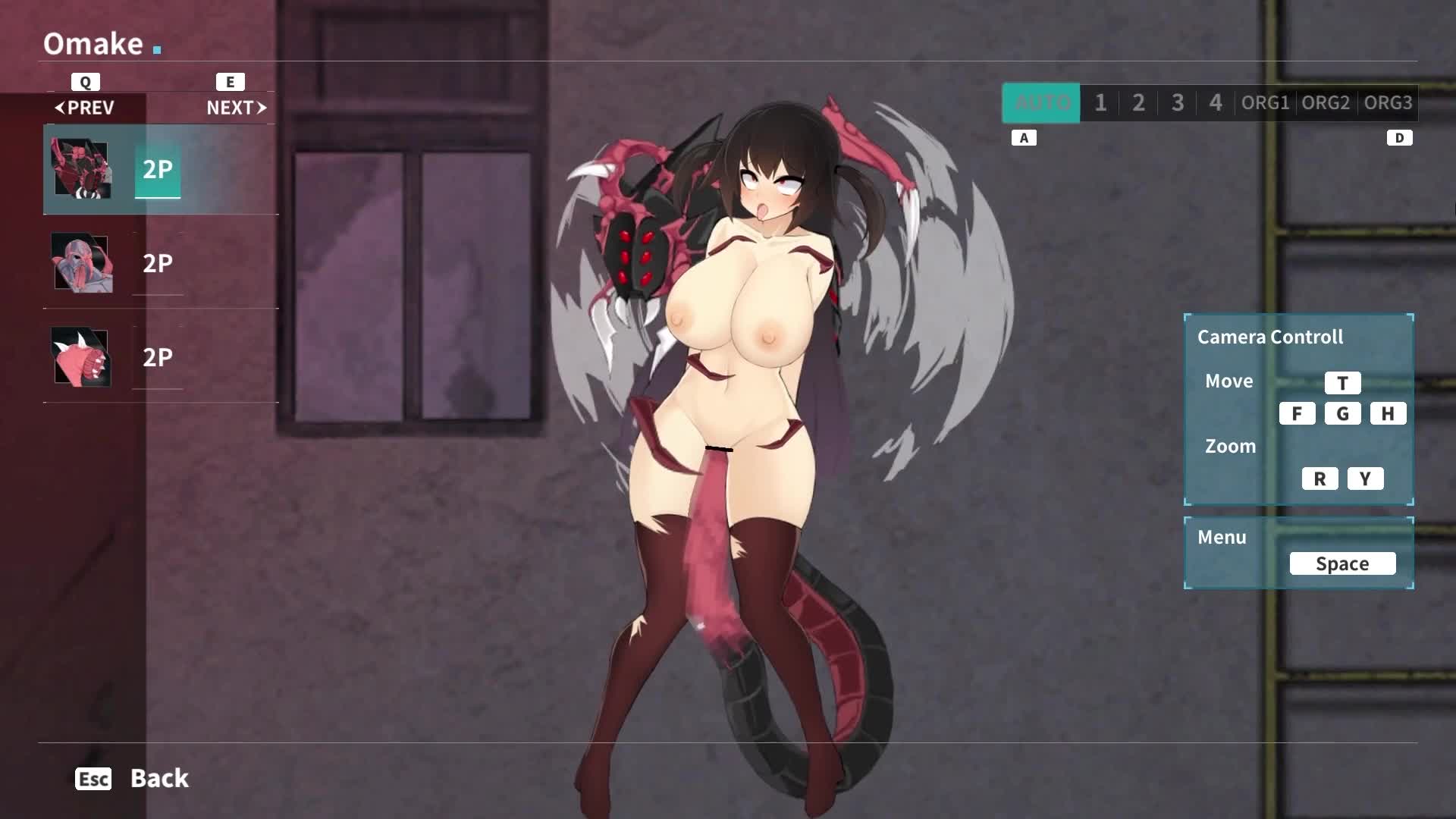Pick the 2P entry with pink claw thumbnail
Viewport: 1456px width, 819px height.
tap(158, 357)
